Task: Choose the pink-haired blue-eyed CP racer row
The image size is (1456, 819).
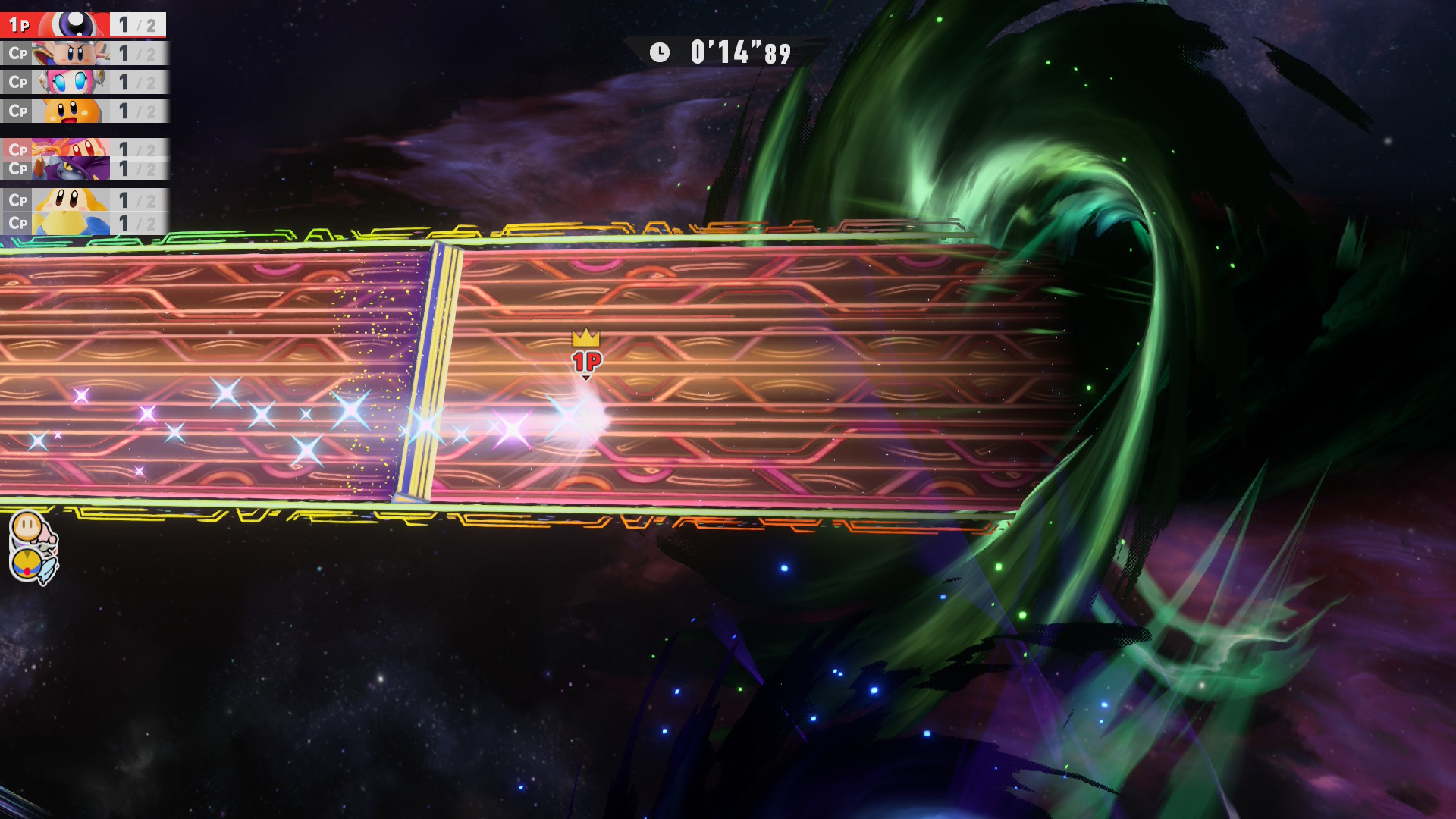Action: 83,82
